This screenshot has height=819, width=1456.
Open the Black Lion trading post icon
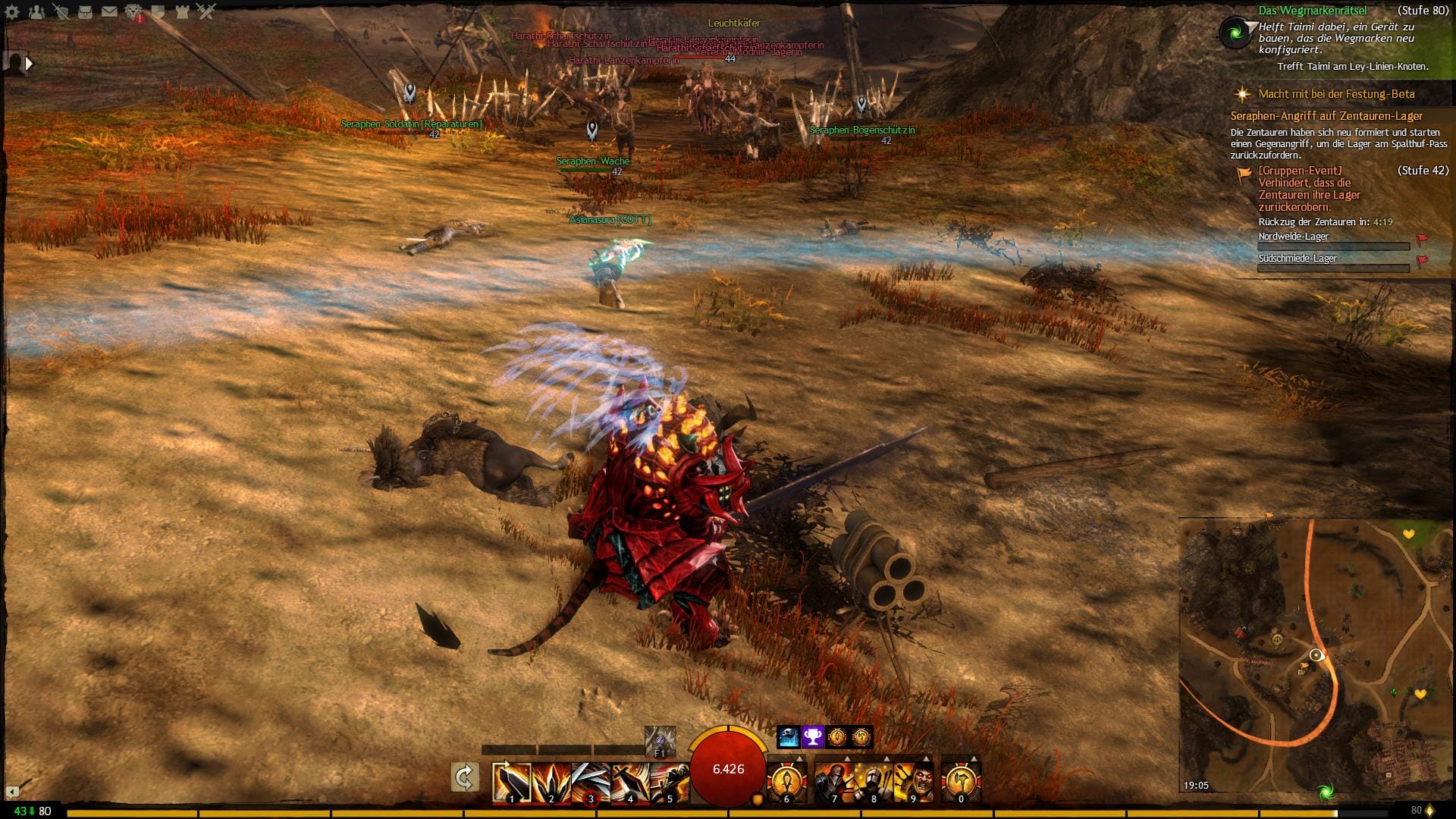point(133,11)
